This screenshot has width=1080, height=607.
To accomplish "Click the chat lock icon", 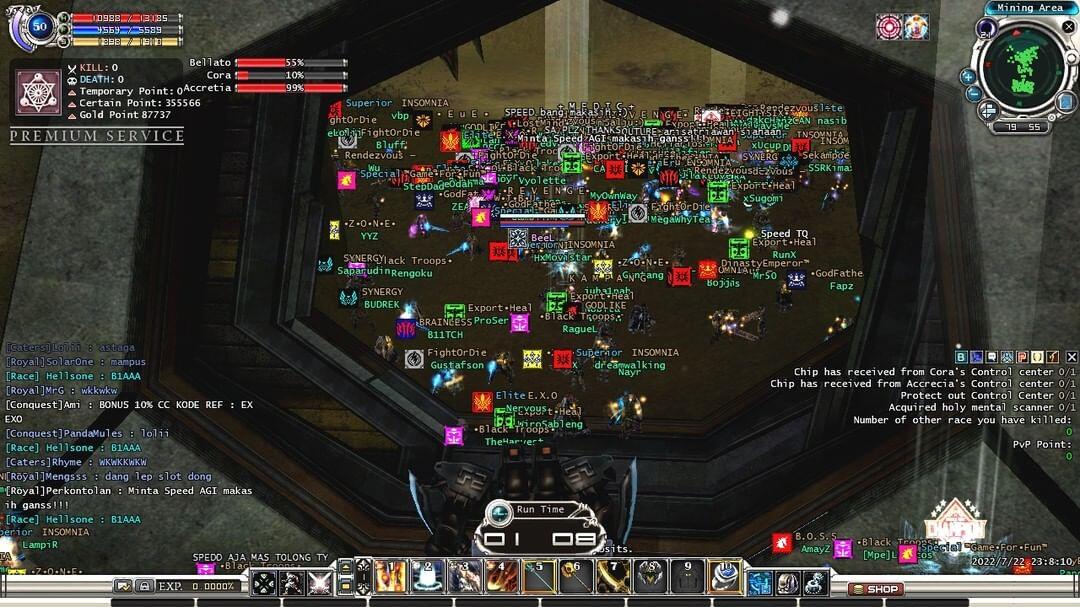I will 145,586.
